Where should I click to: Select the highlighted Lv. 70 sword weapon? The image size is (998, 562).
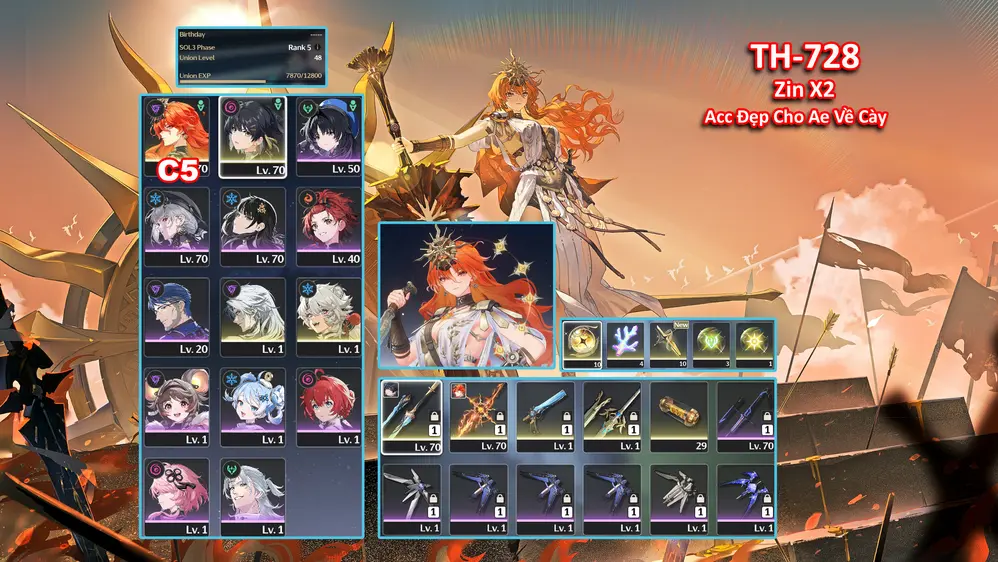(x=411, y=417)
